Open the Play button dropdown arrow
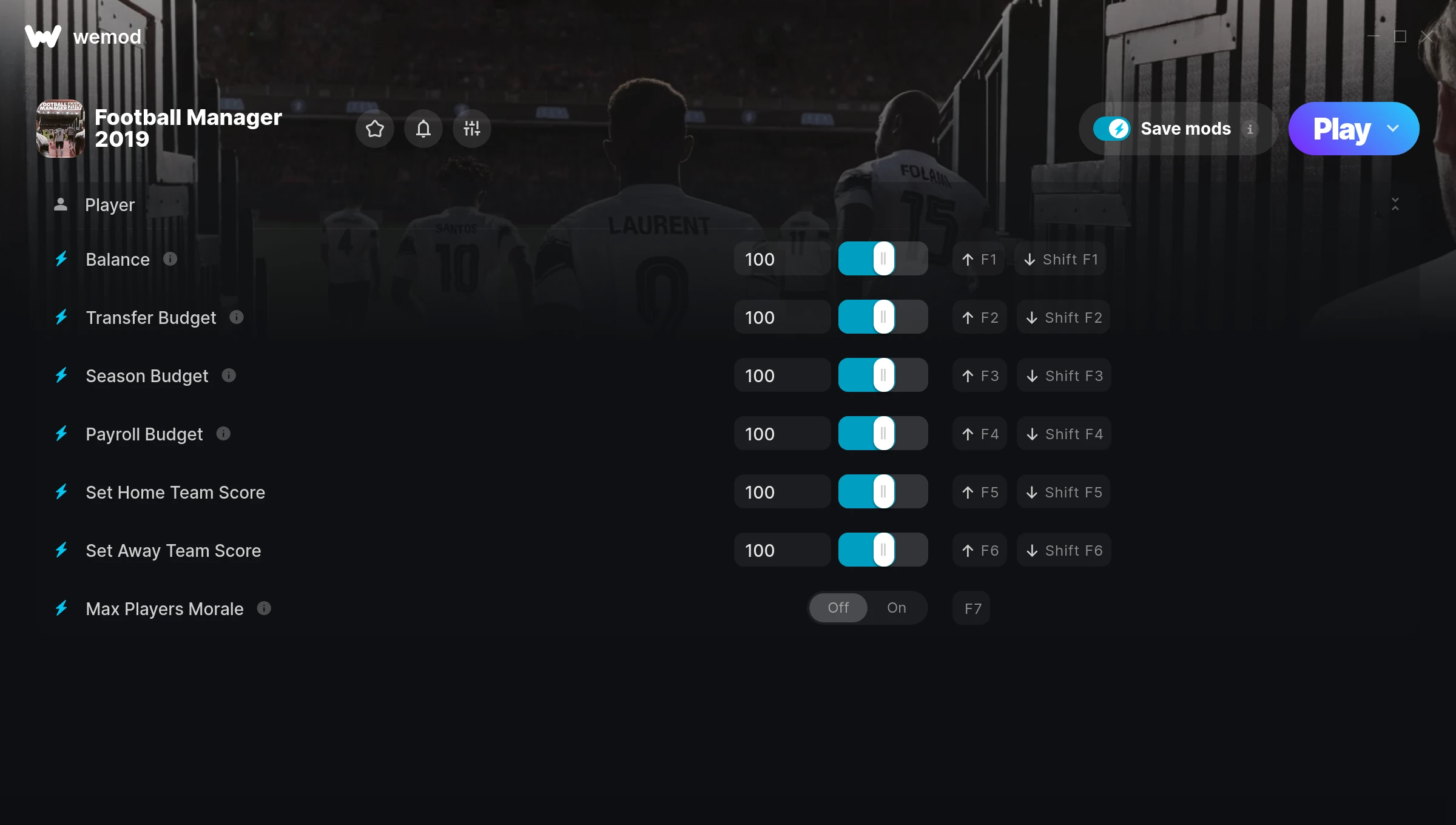This screenshot has height=825, width=1456. tap(1393, 129)
